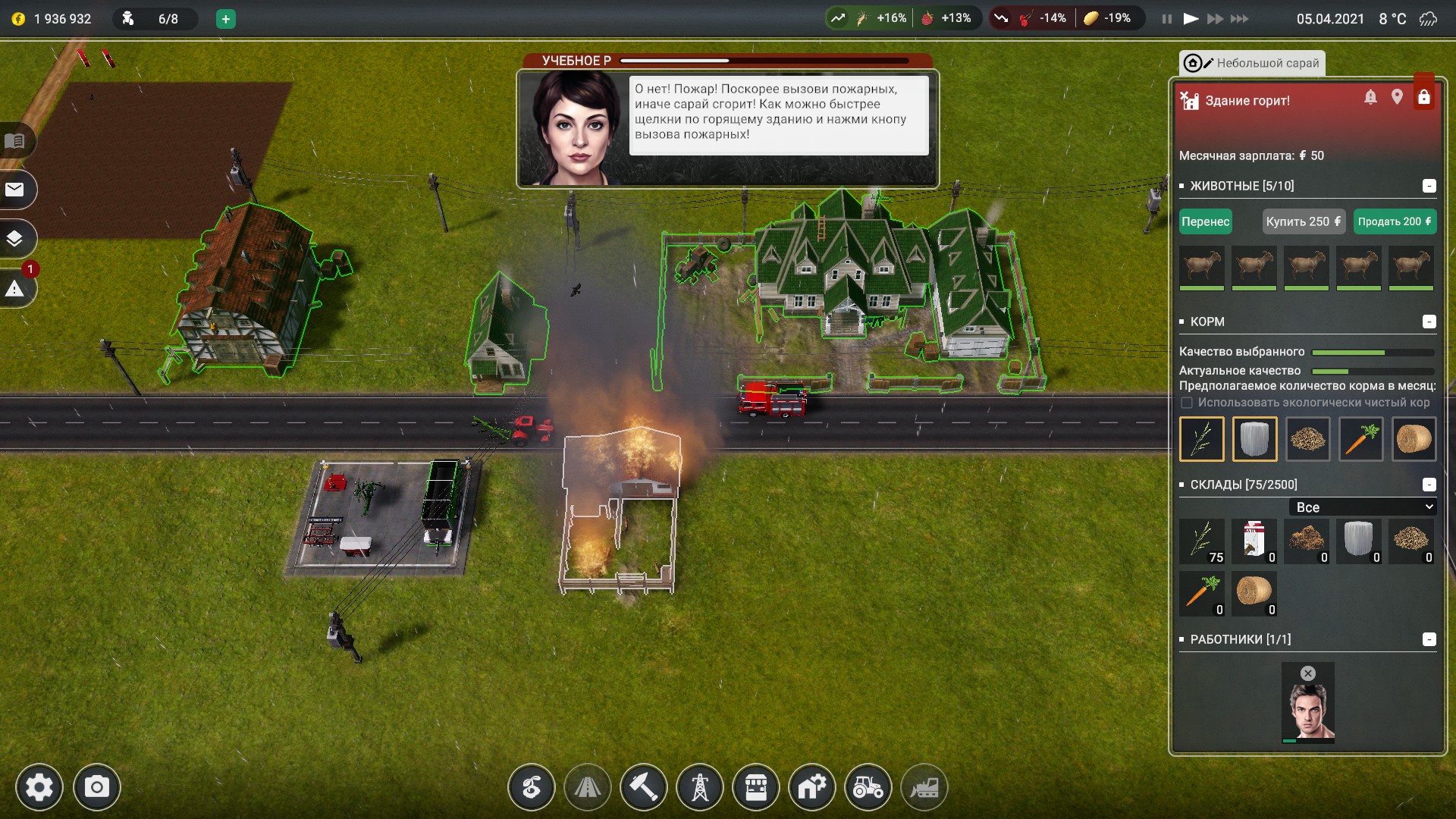Screen dimensions: 1456x819
Task: Collapse the ЖИВОТНЫЕ section
Action: [x=1429, y=186]
